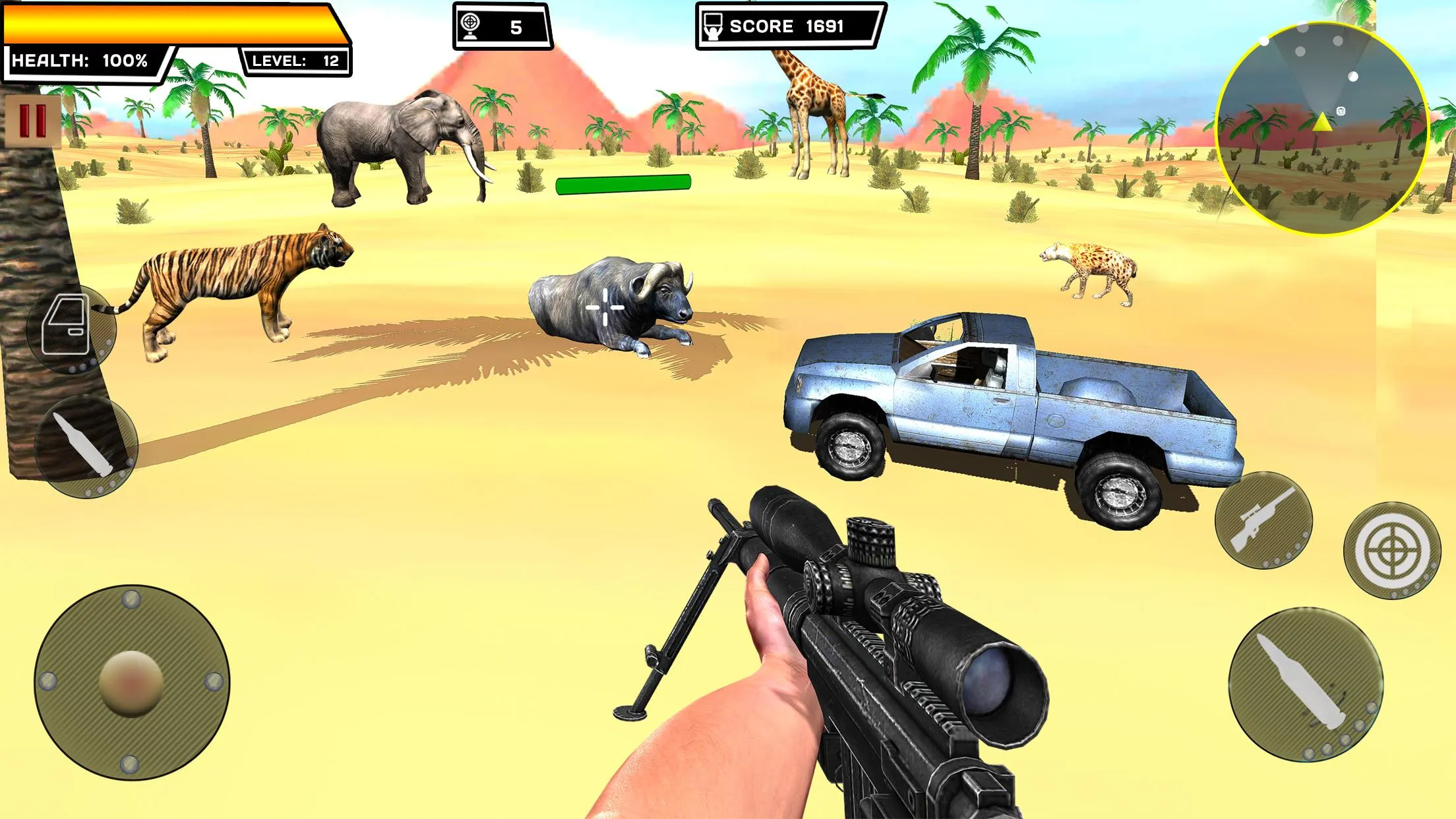1456x819 pixels.
Task: Tap the monitor icon beside the Score label
Action: click(x=715, y=26)
